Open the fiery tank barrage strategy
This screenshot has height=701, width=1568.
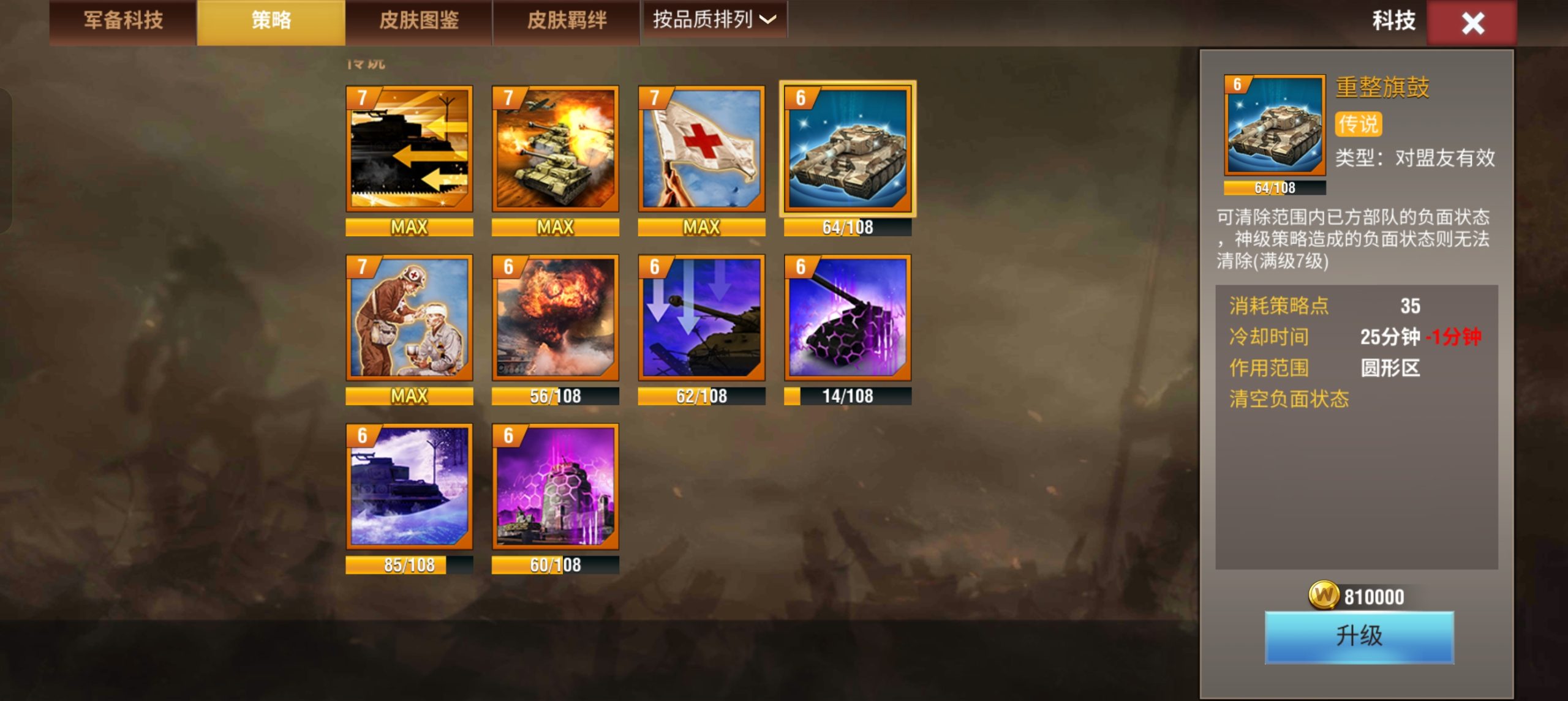click(x=554, y=149)
